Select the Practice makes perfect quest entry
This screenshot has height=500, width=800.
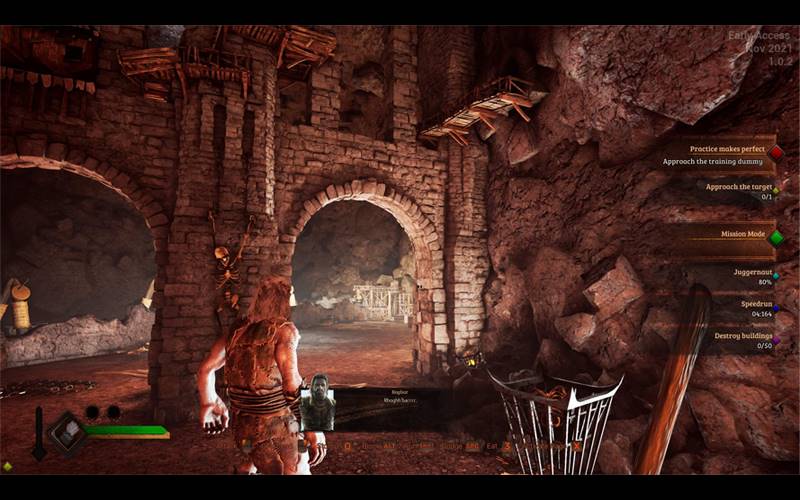[727, 149]
